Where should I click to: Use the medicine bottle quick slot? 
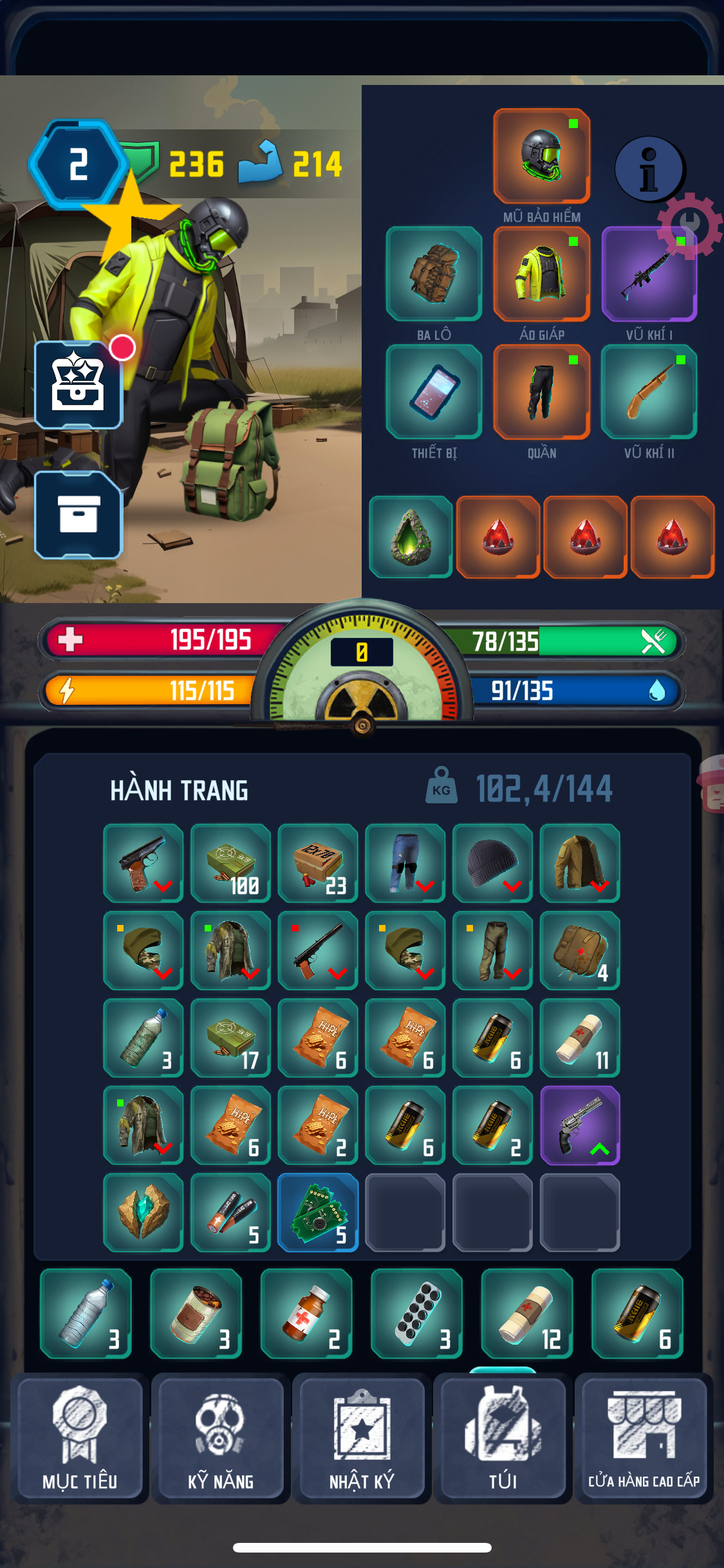coord(306,1314)
